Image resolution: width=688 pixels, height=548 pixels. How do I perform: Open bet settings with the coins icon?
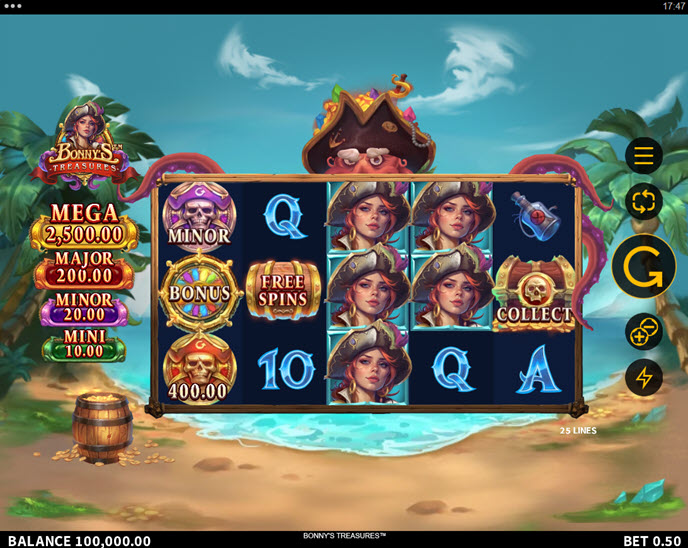(x=644, y=331)
